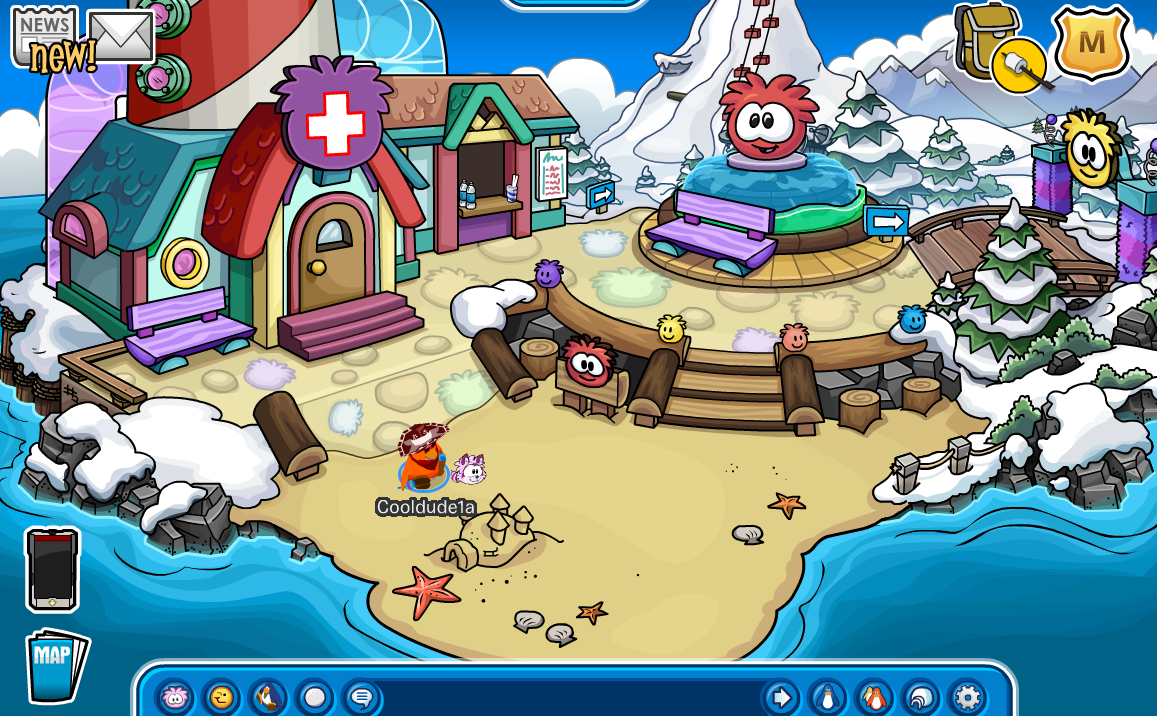The height and width of the screenshot is (716, 1157).
Task: Open the News newspaper
Action: (45, 35)
